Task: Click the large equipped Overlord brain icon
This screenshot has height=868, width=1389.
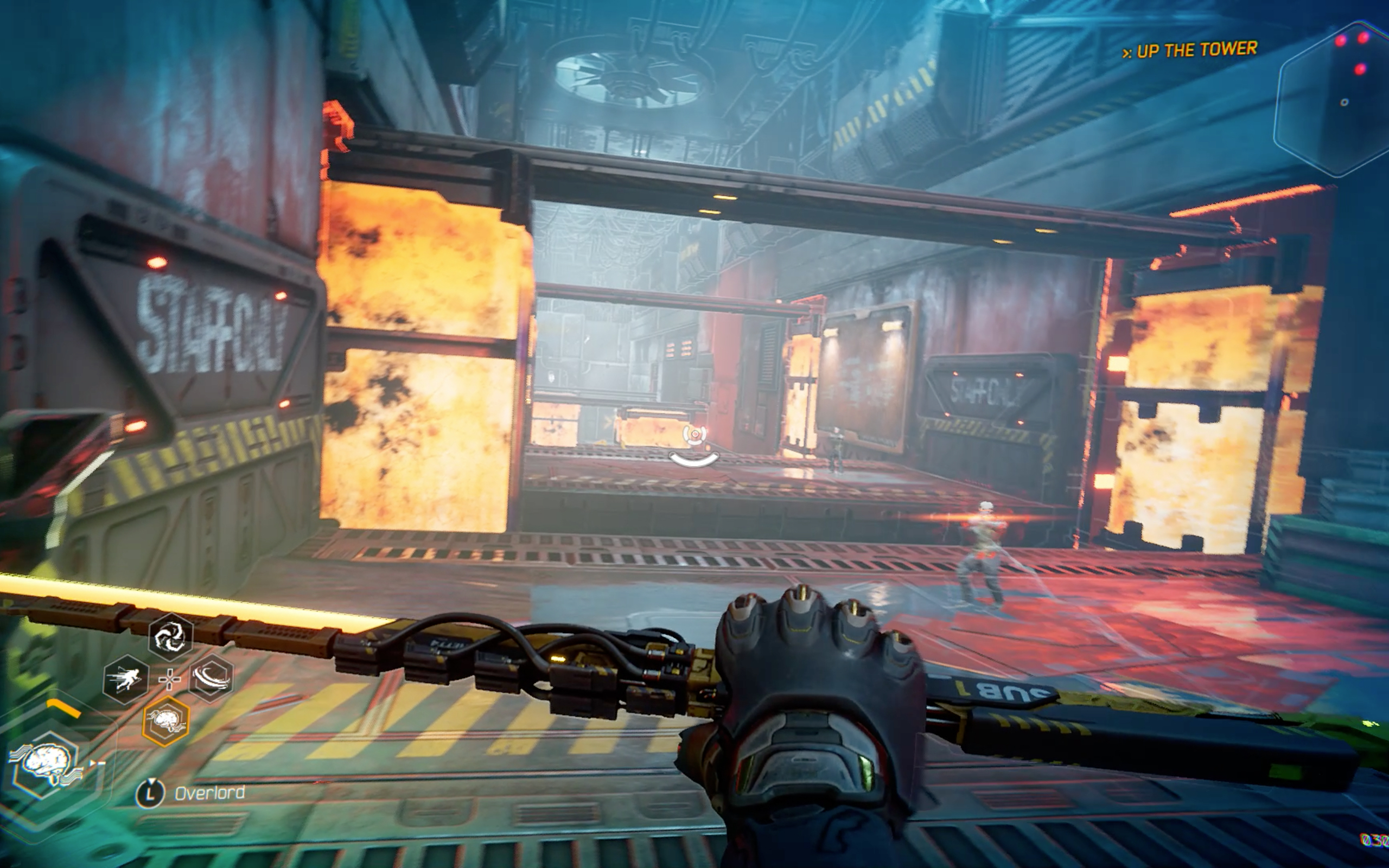Action: [47, 763]
